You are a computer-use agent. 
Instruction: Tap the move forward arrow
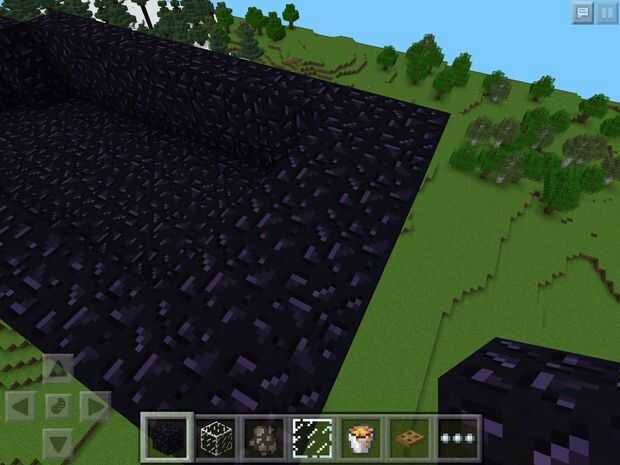click(57, 371)
